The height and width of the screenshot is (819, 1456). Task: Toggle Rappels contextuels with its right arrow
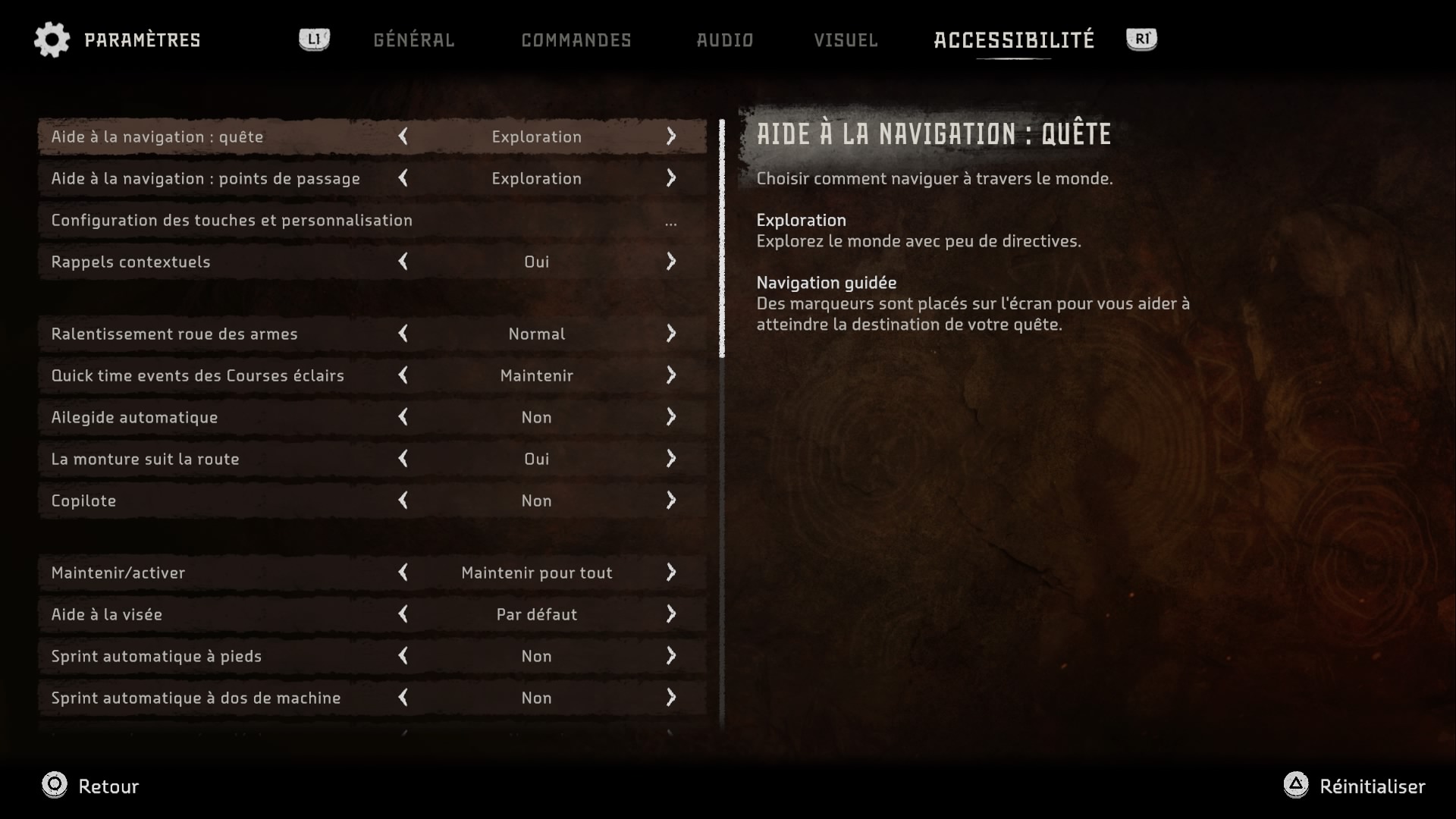pyautogui.click(x=671, y=262)
